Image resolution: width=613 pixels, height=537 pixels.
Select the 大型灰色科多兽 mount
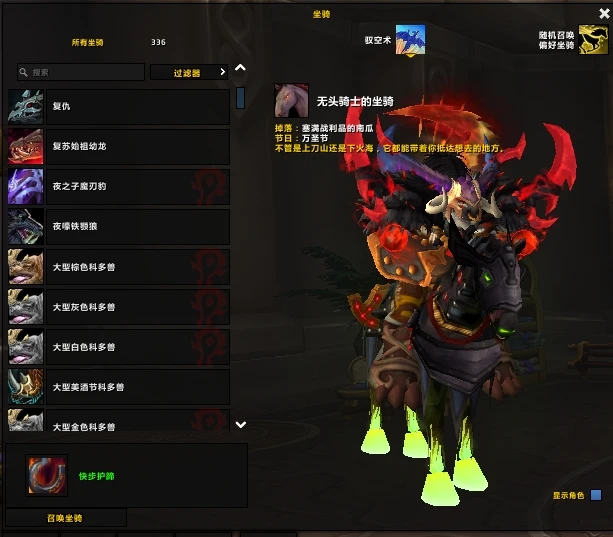[118, 307]
